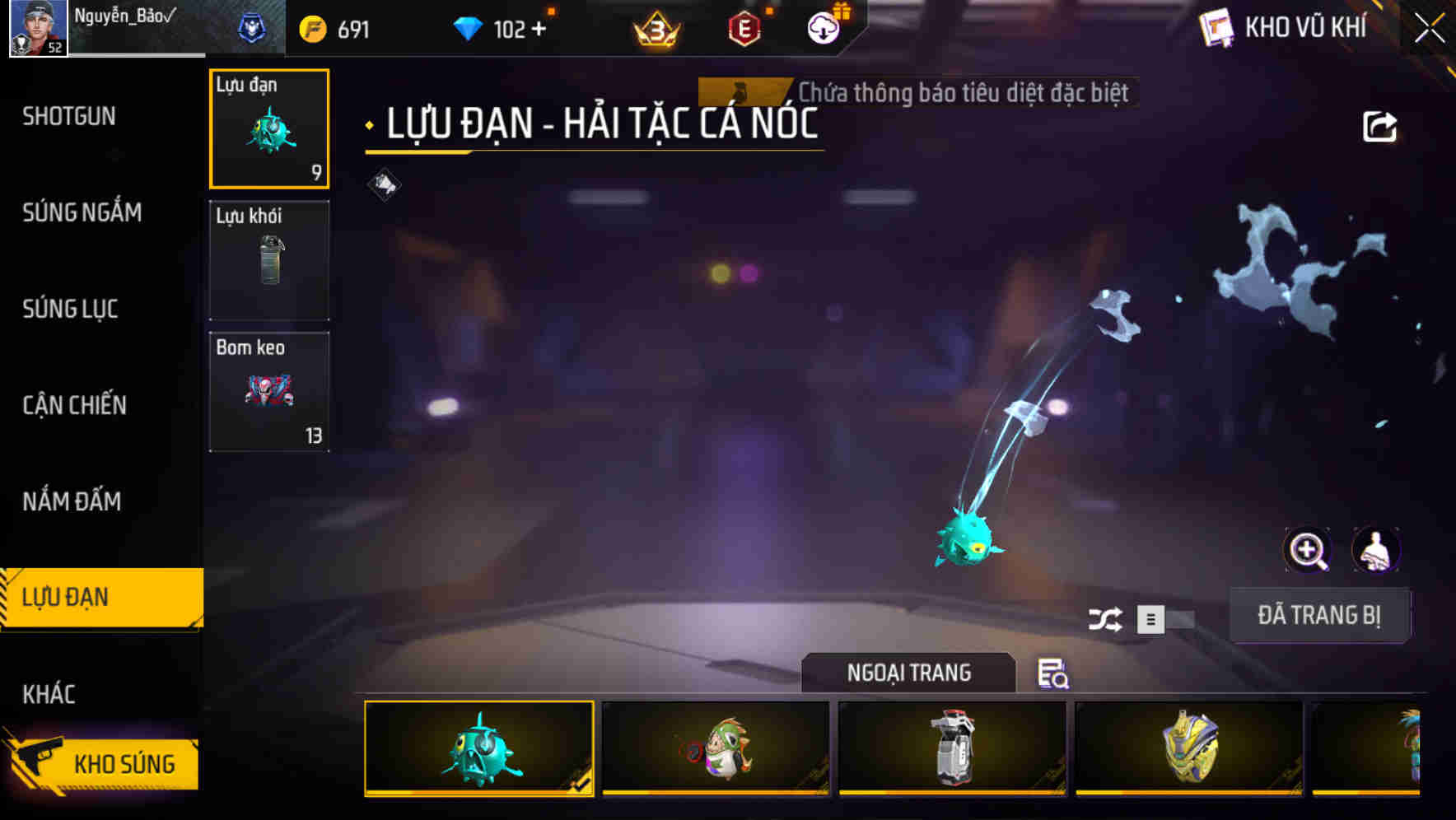Select the character preview icon beside the magnifier

click(x=1377, y=550)
